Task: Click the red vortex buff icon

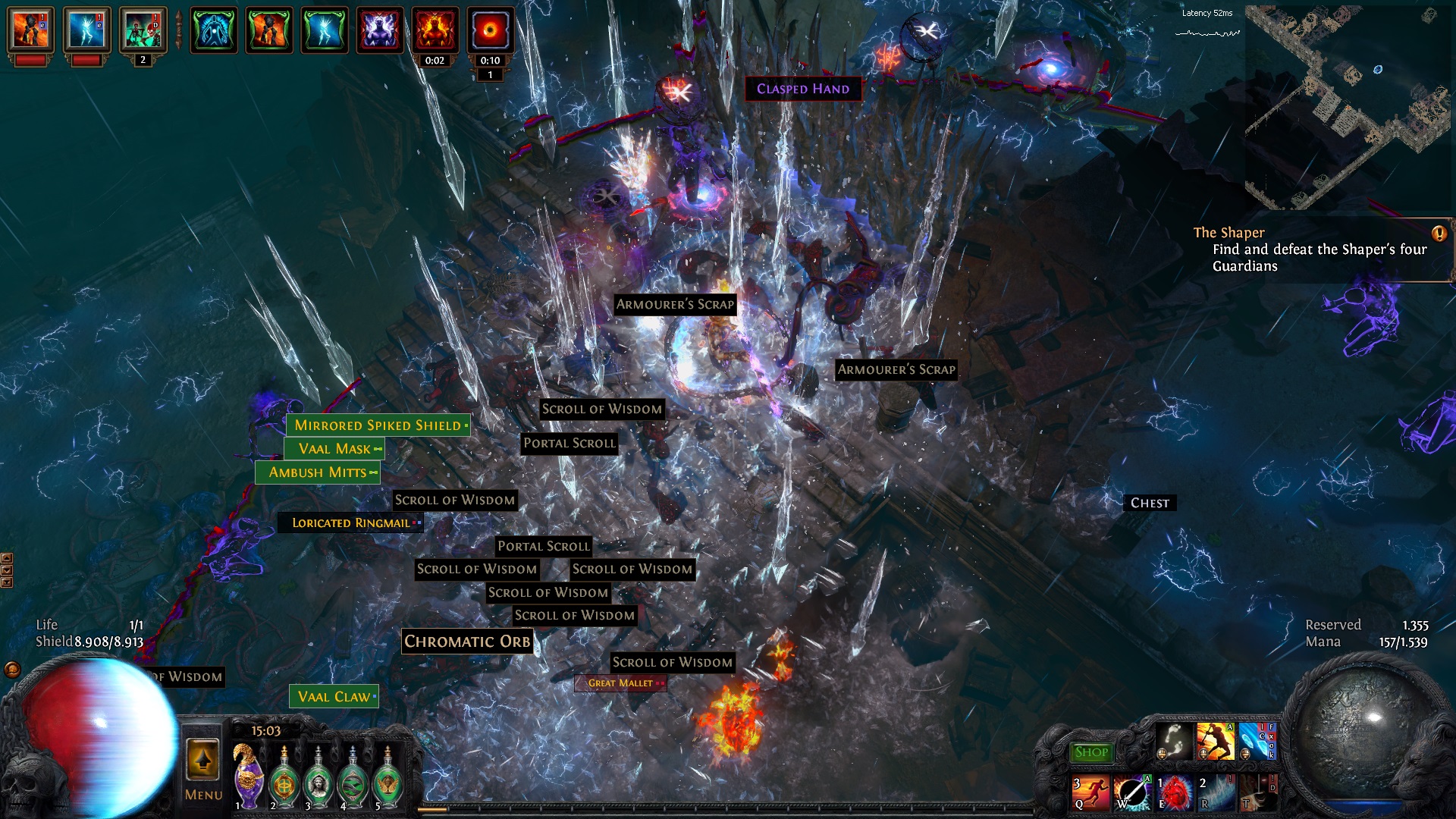Action: click(490, 30)
